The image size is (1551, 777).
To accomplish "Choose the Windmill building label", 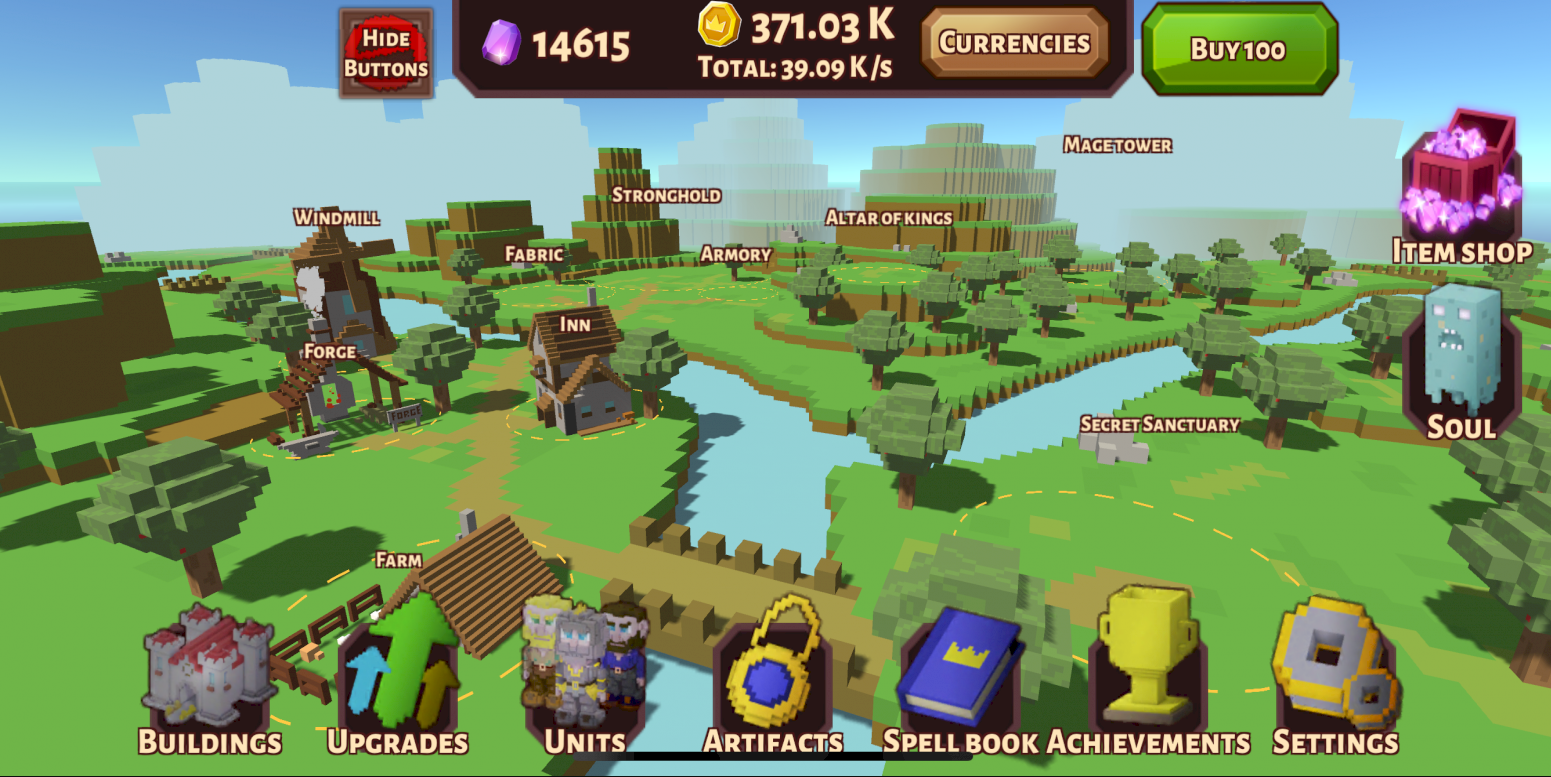I will tap(337, 217).
